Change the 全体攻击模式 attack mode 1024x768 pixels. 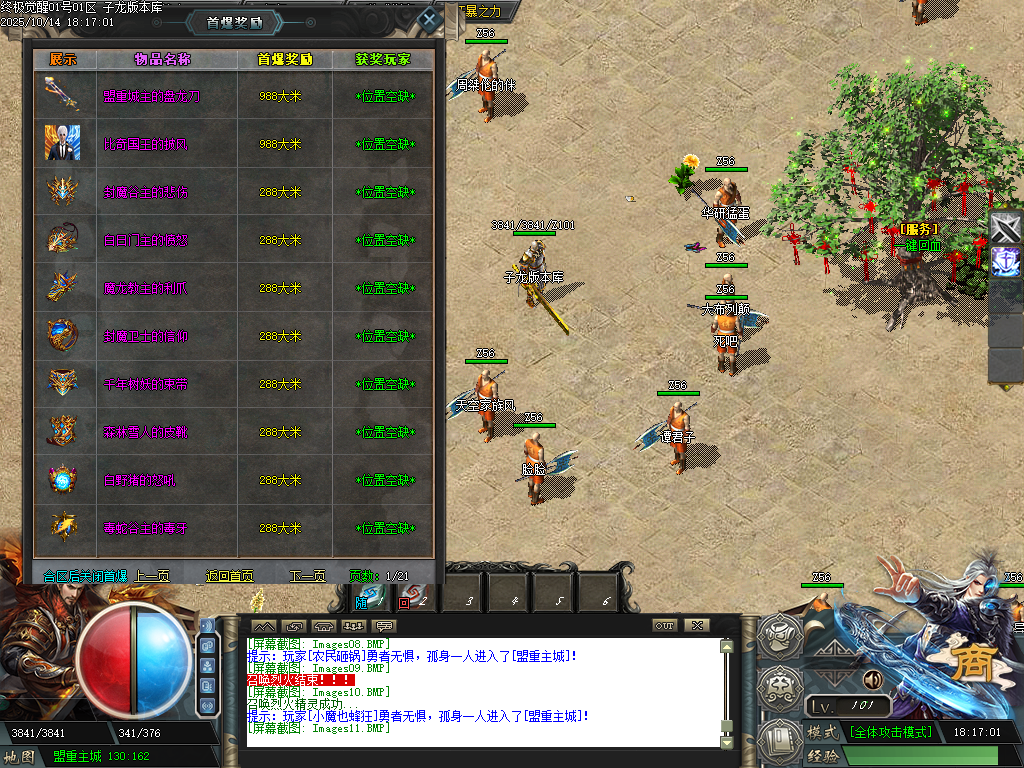tap(890, 732)
